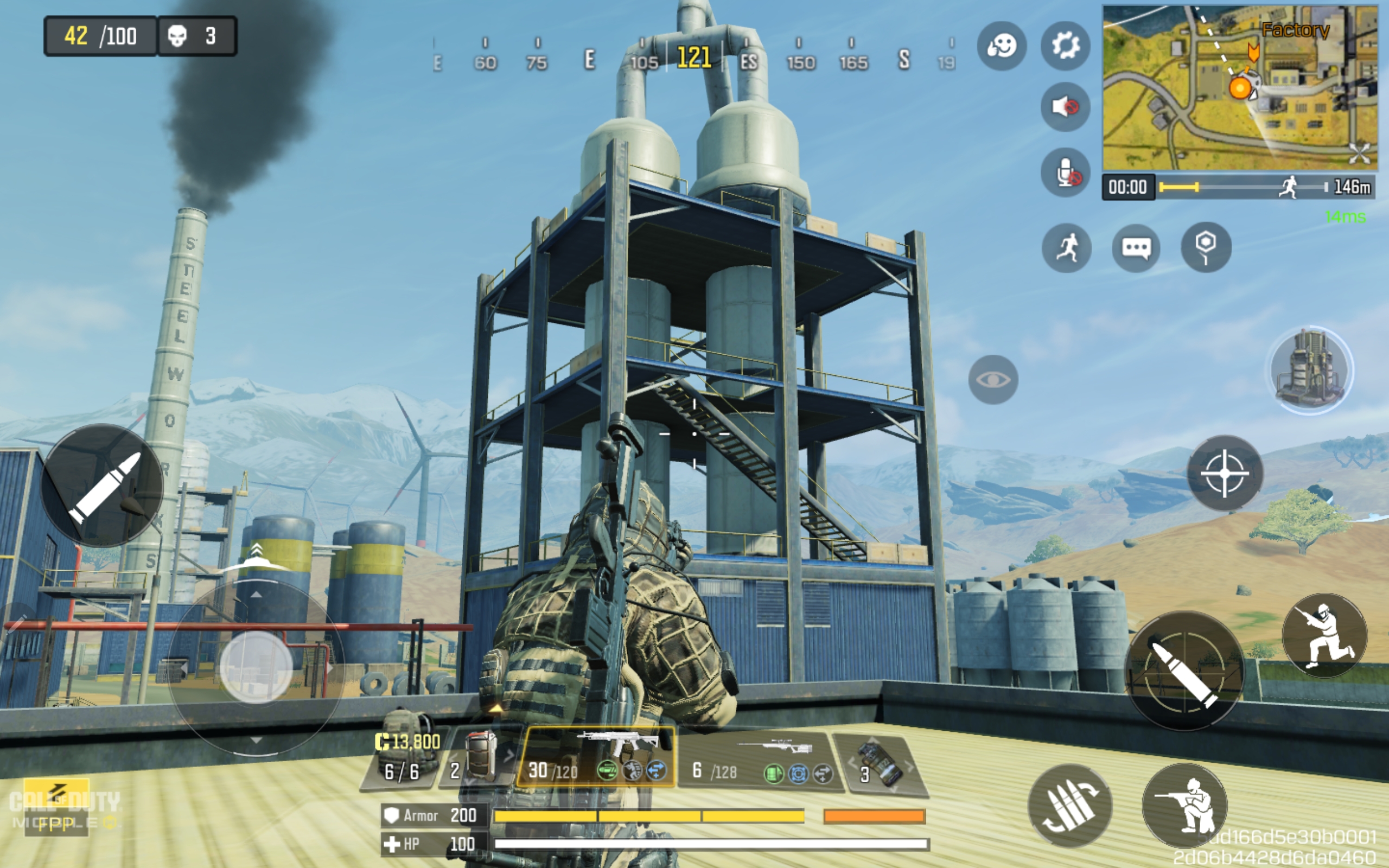1389x868 pixels.
Task: Toggle the muted speaker audio button
Action: (x=1065, y=107)
